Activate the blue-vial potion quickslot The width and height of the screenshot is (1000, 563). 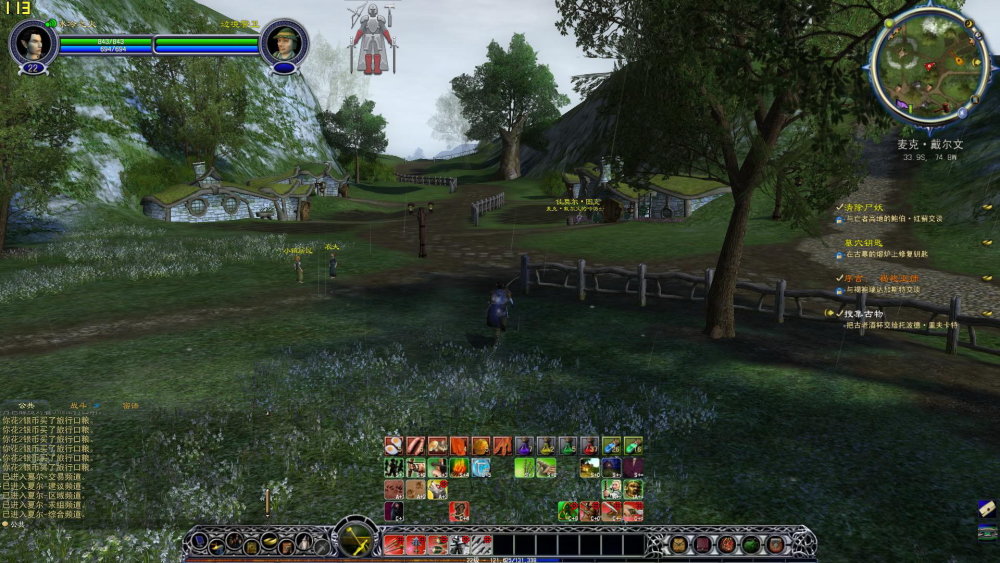[611, 446]
